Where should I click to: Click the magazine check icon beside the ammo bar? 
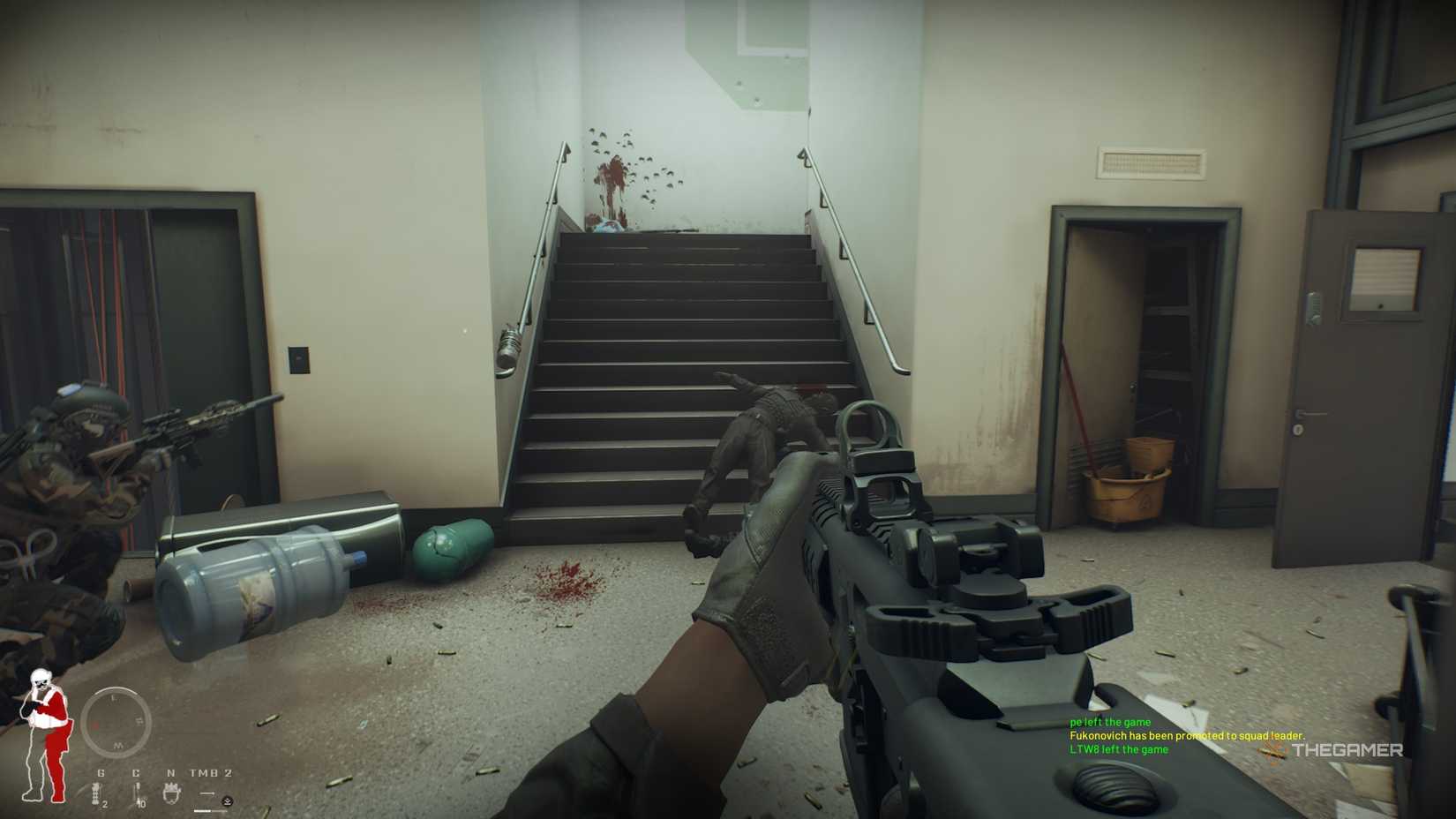(x=227, y=801)
